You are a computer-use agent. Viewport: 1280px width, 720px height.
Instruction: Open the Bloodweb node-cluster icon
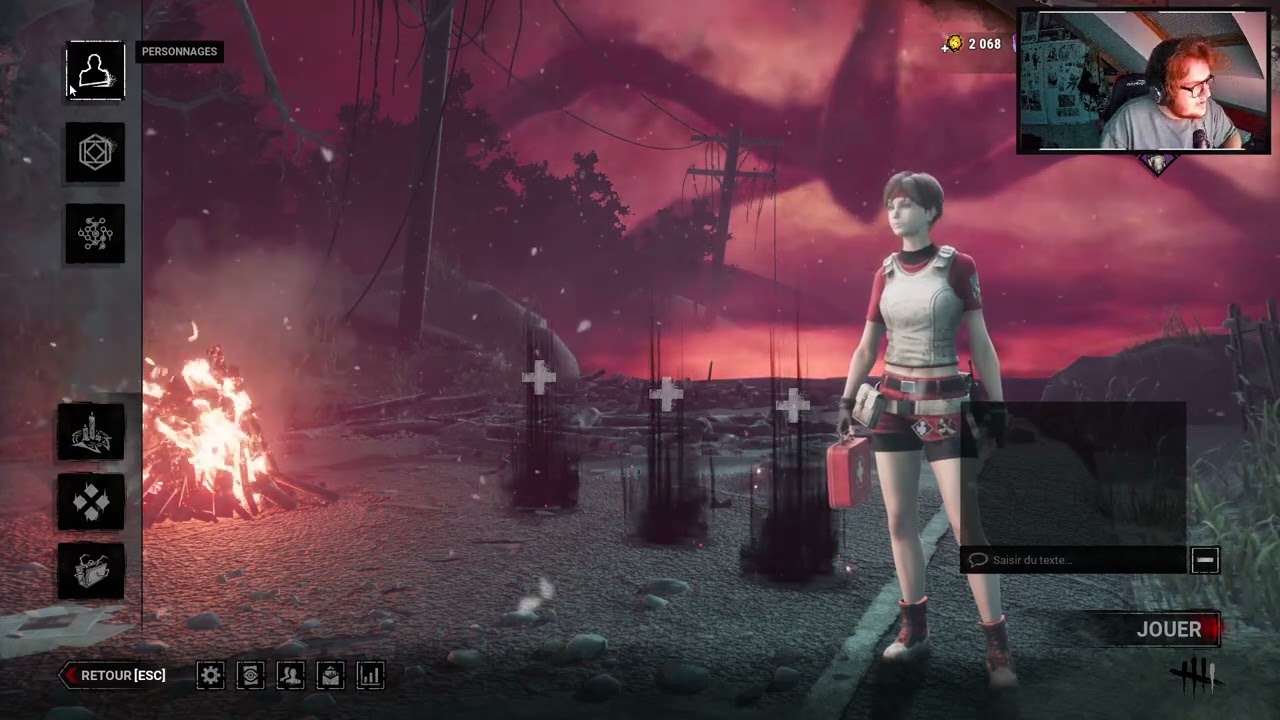pyautogui.click(x=95, y=234)
